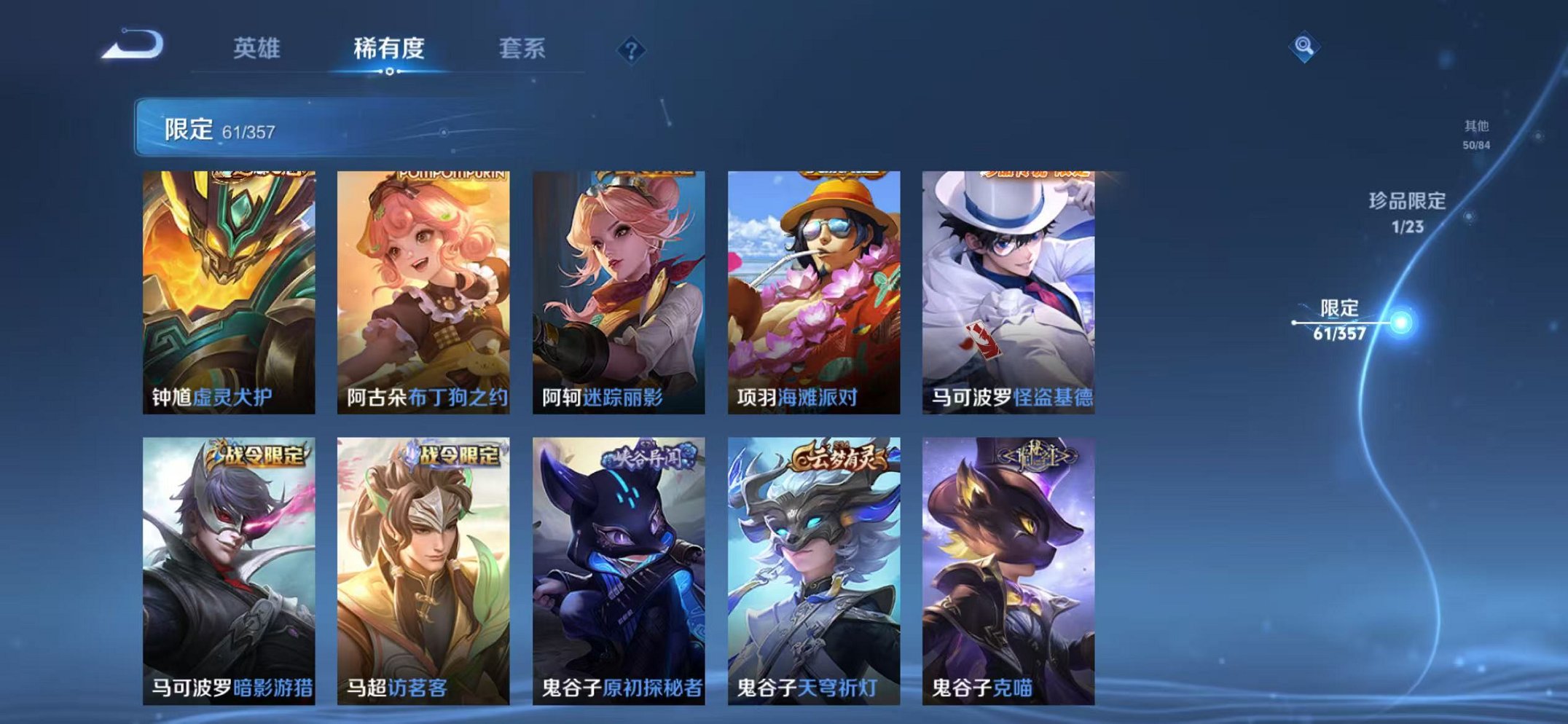Viewport: 1568px width, 724px height.
Task: Click the 限定 61/357 header bar
Action: click(x=291, y=128)
